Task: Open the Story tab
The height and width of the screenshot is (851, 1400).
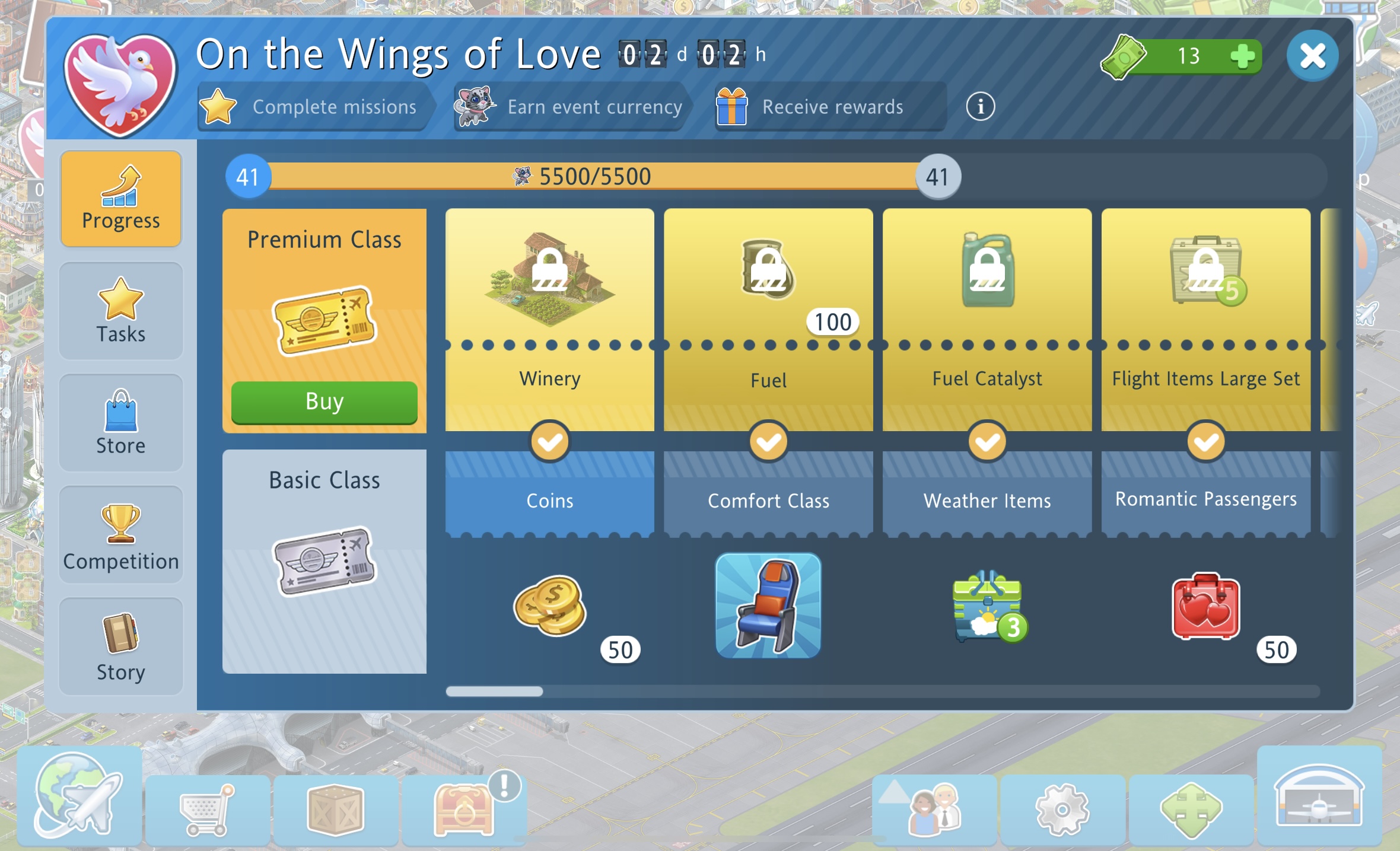Action: pyautogui.click(x=121, y=647)
